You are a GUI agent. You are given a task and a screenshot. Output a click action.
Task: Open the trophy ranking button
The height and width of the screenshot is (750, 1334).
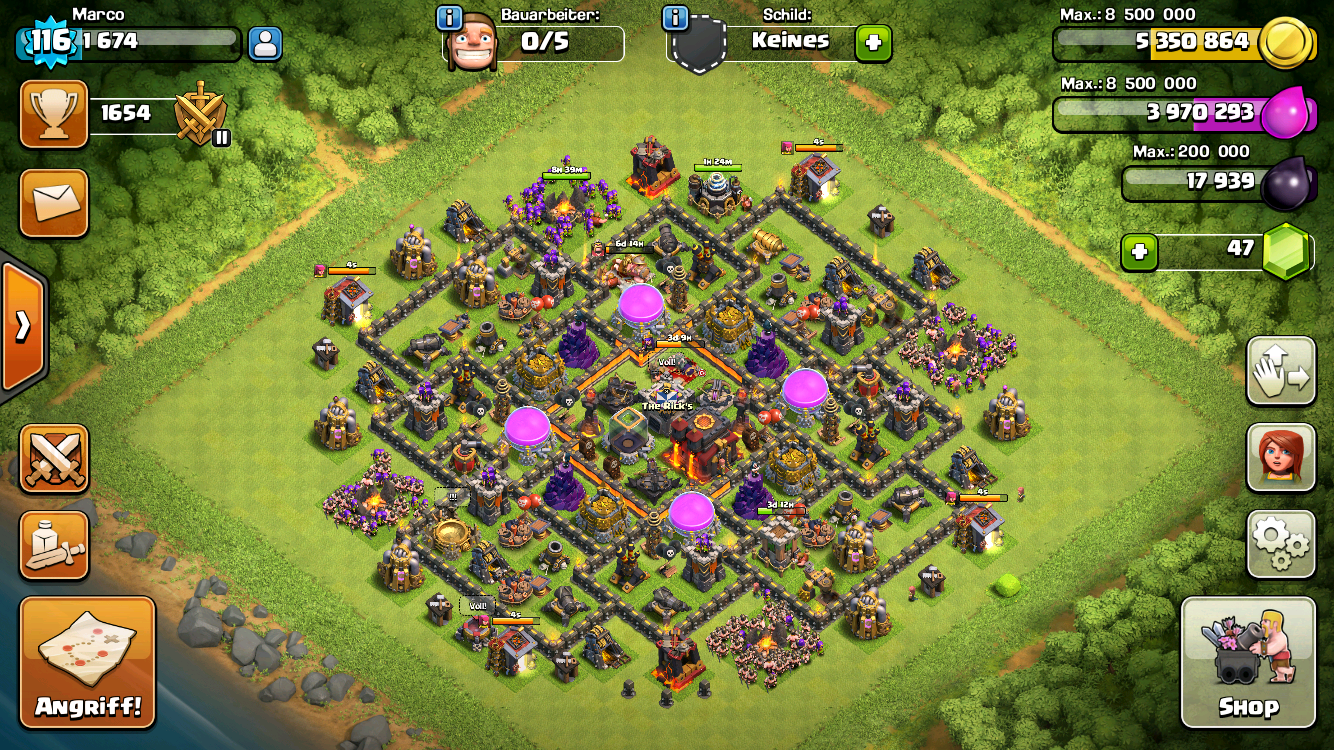point(54,114)
